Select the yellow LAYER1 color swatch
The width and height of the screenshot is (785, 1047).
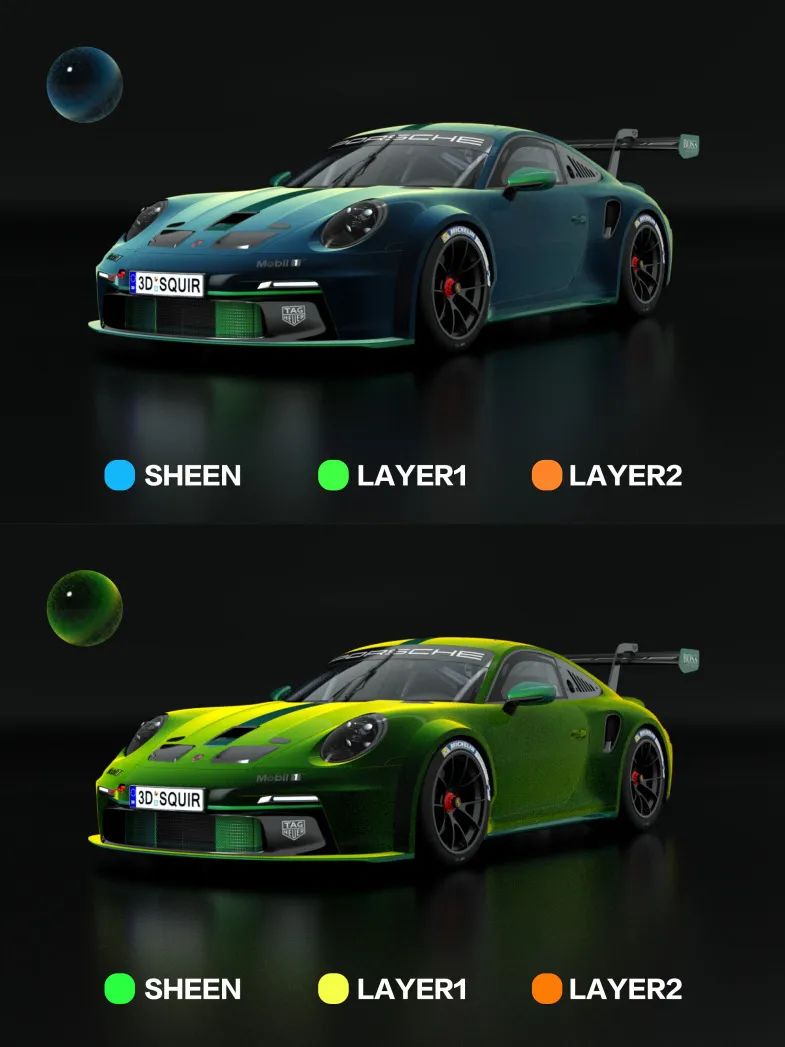(x=332, y=989)
